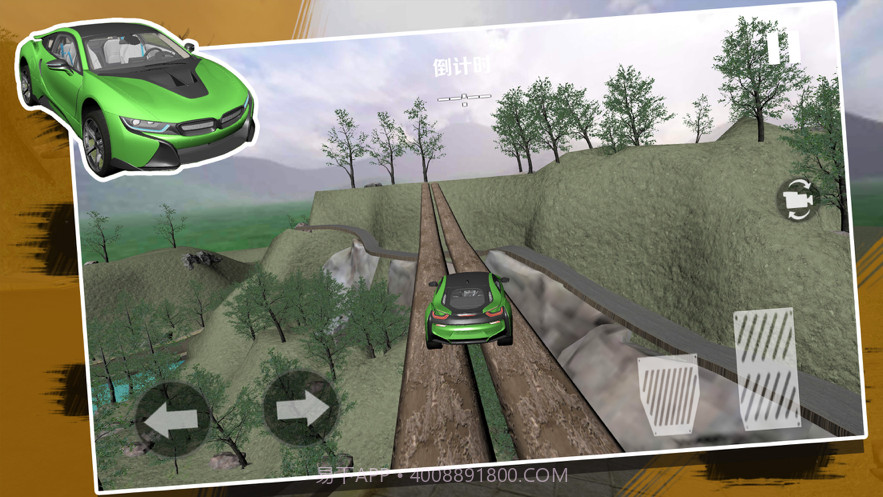Switch the camera view
The image size is (883, 497).
click(797, 200)
